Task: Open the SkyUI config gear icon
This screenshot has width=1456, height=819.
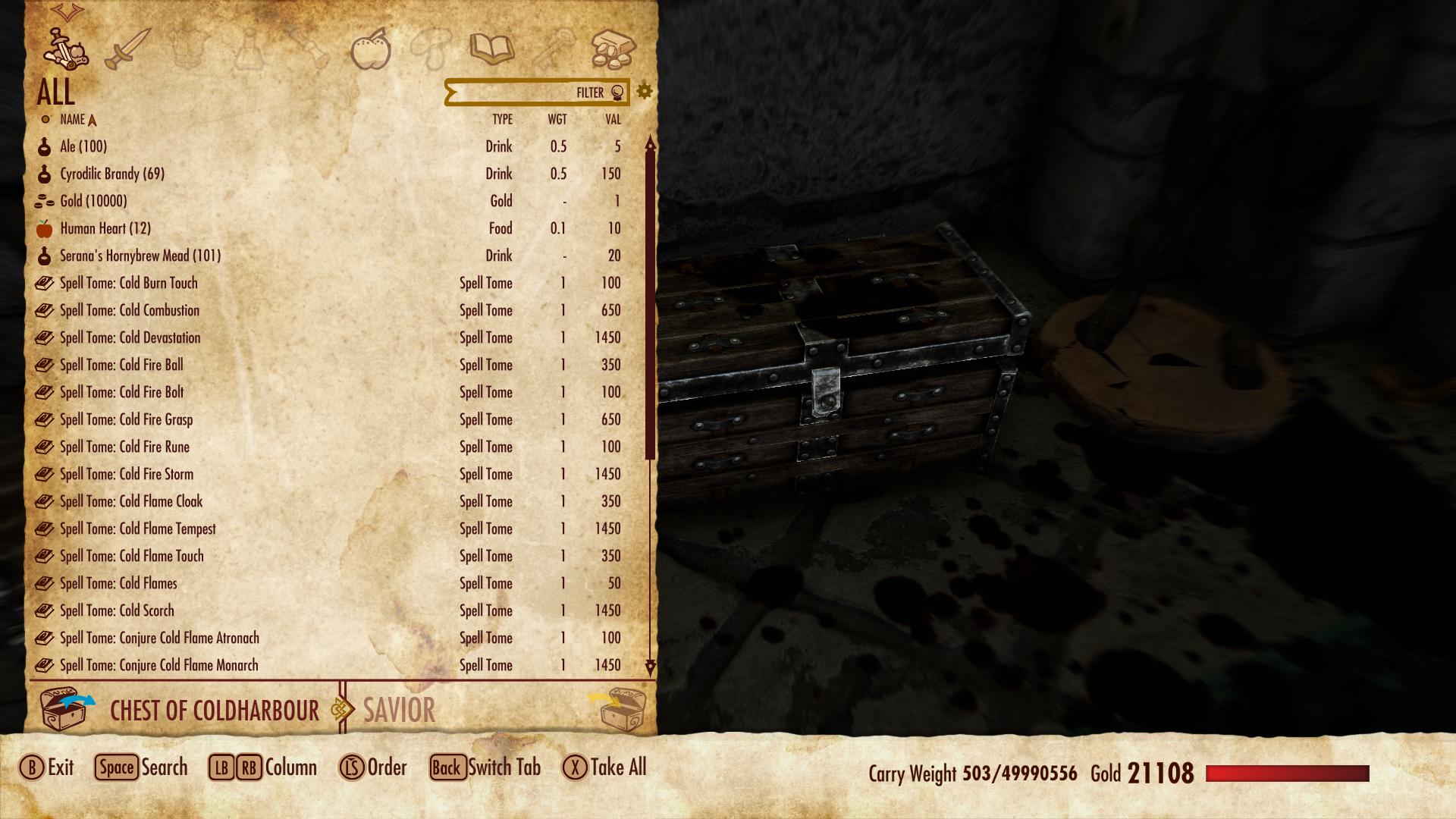Action: tap(645, 91)
